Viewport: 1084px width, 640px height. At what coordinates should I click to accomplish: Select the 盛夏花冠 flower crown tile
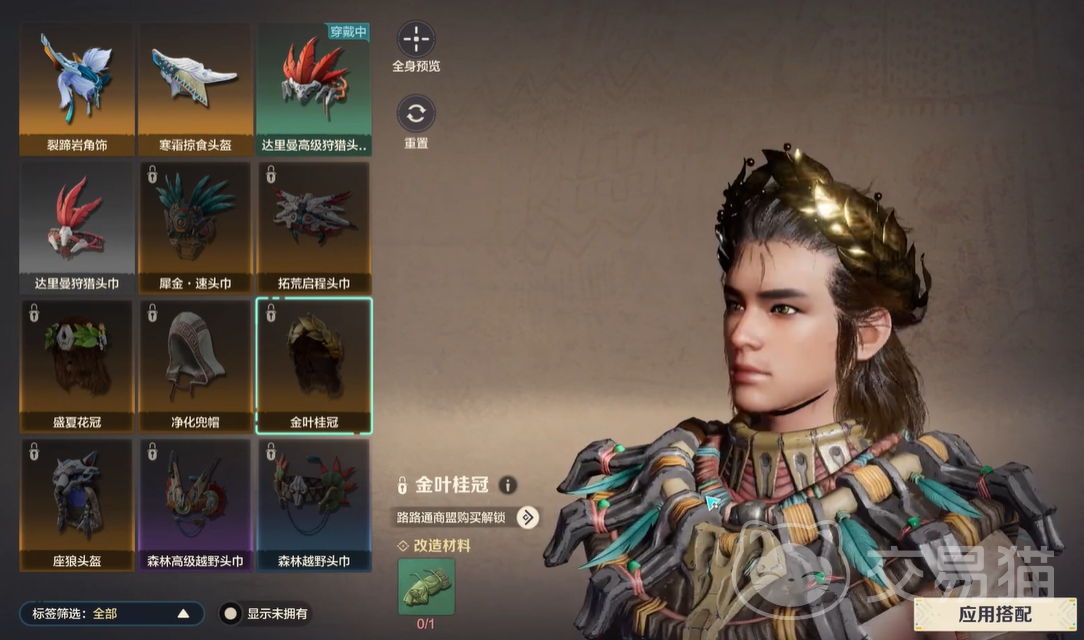coord(76,365)
